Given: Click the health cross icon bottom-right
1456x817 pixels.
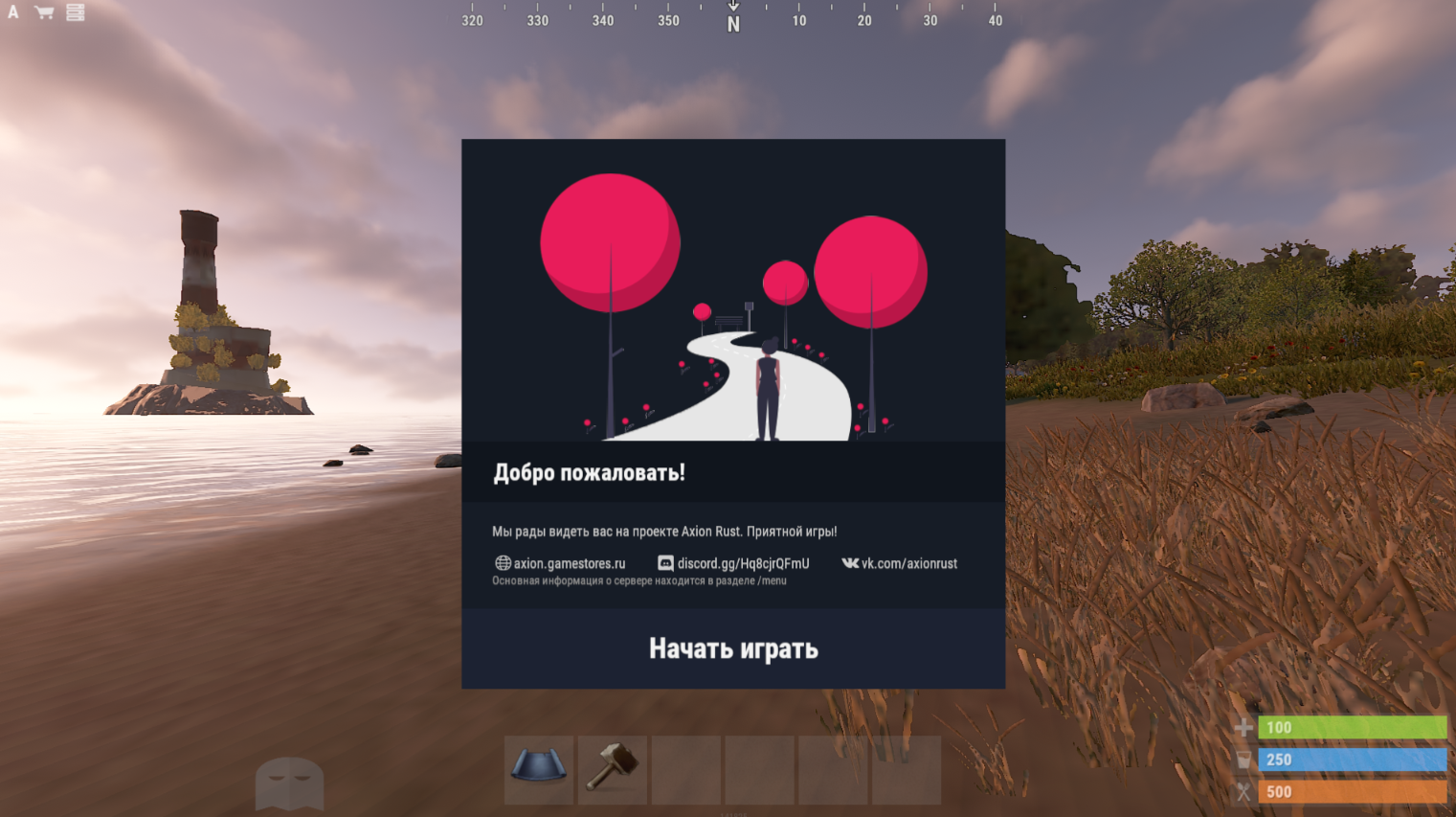Looking at the screenshot, I should (1243, 728).
